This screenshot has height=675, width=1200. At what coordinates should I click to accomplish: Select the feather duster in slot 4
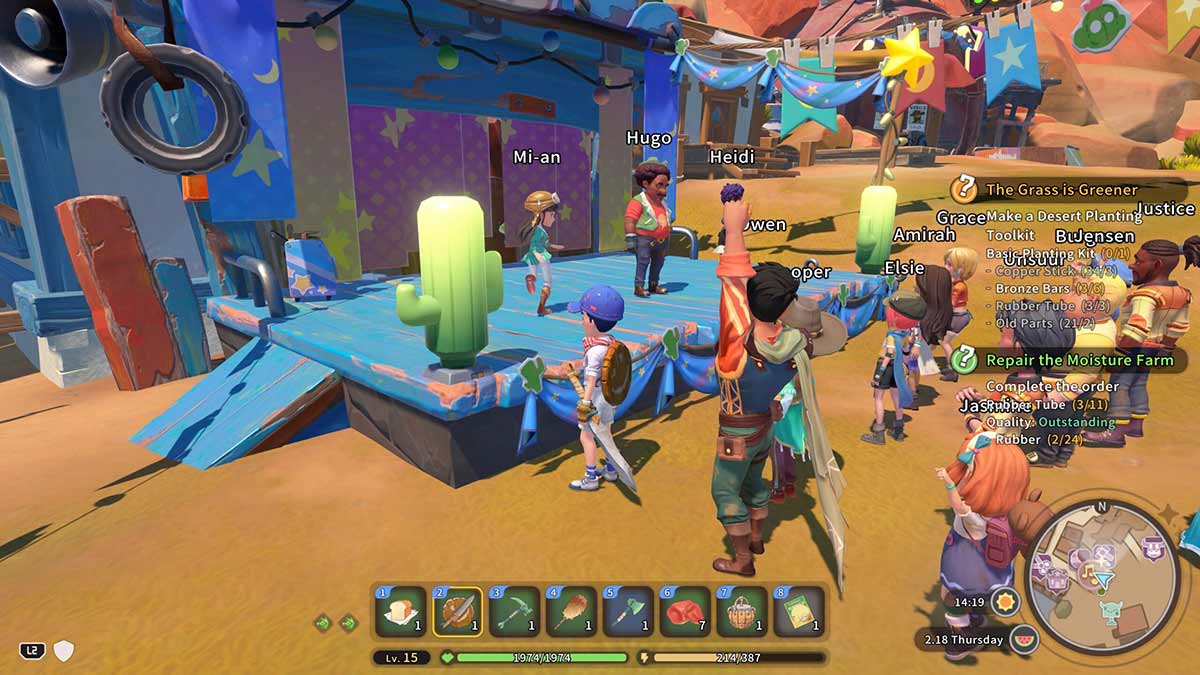point(571,612)
